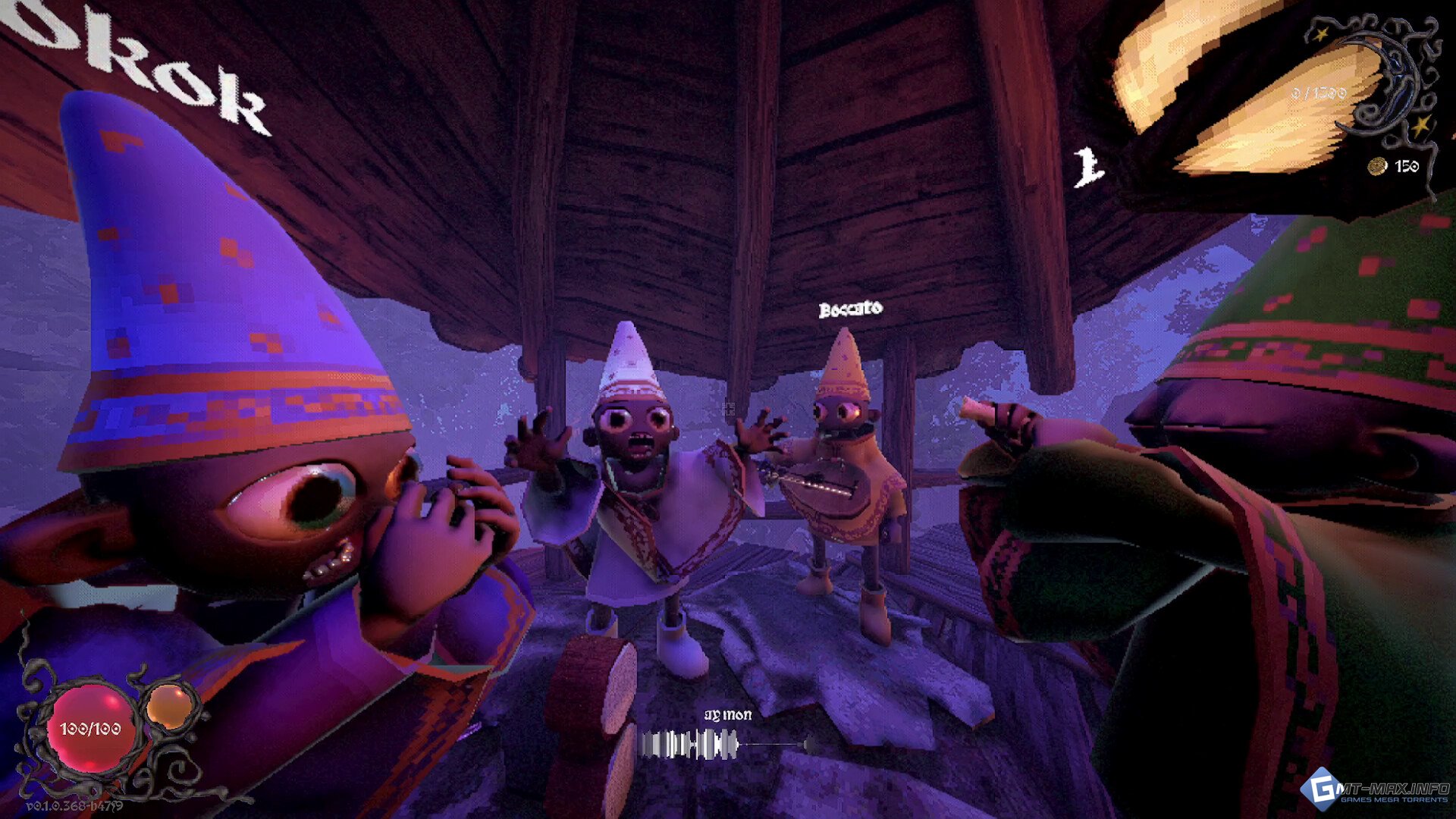
Task: Click the voice chat waveform indicator
Action: pyautogui.click(x=689, y=744)
